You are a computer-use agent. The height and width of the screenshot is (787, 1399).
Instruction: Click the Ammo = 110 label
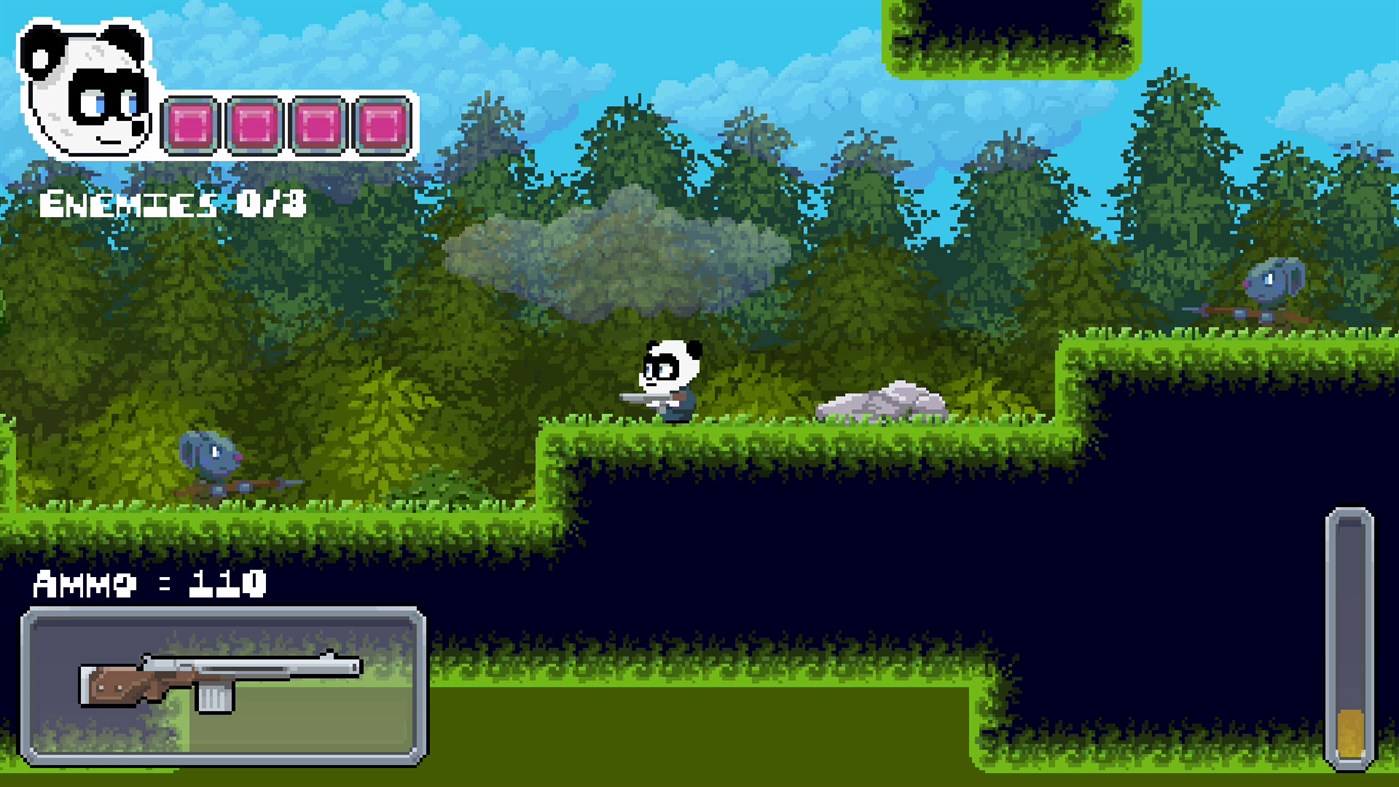(150, 584)
